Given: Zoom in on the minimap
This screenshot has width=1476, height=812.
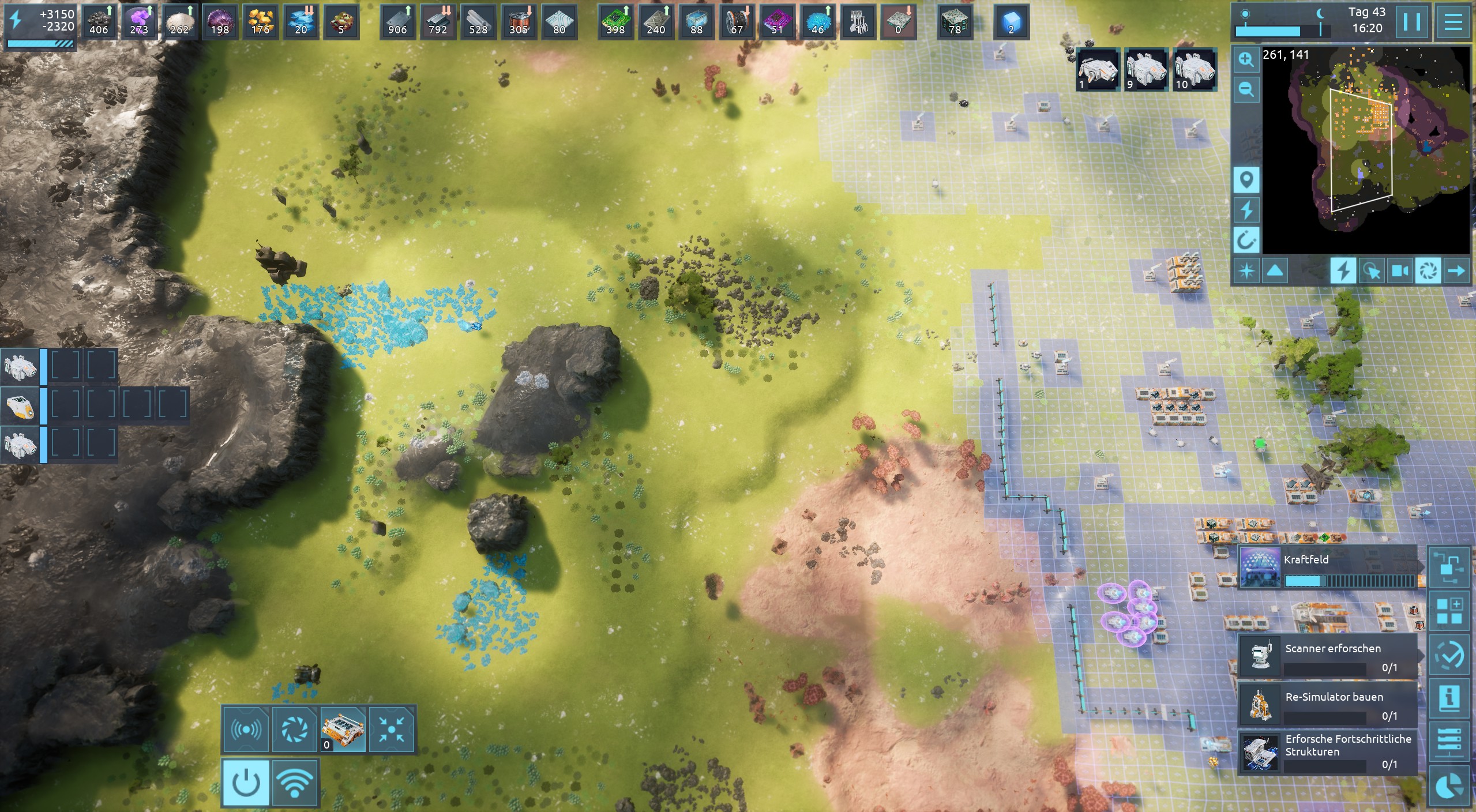Looking at the screenshot, I should pyautogui.click(x=1246, y=60).
